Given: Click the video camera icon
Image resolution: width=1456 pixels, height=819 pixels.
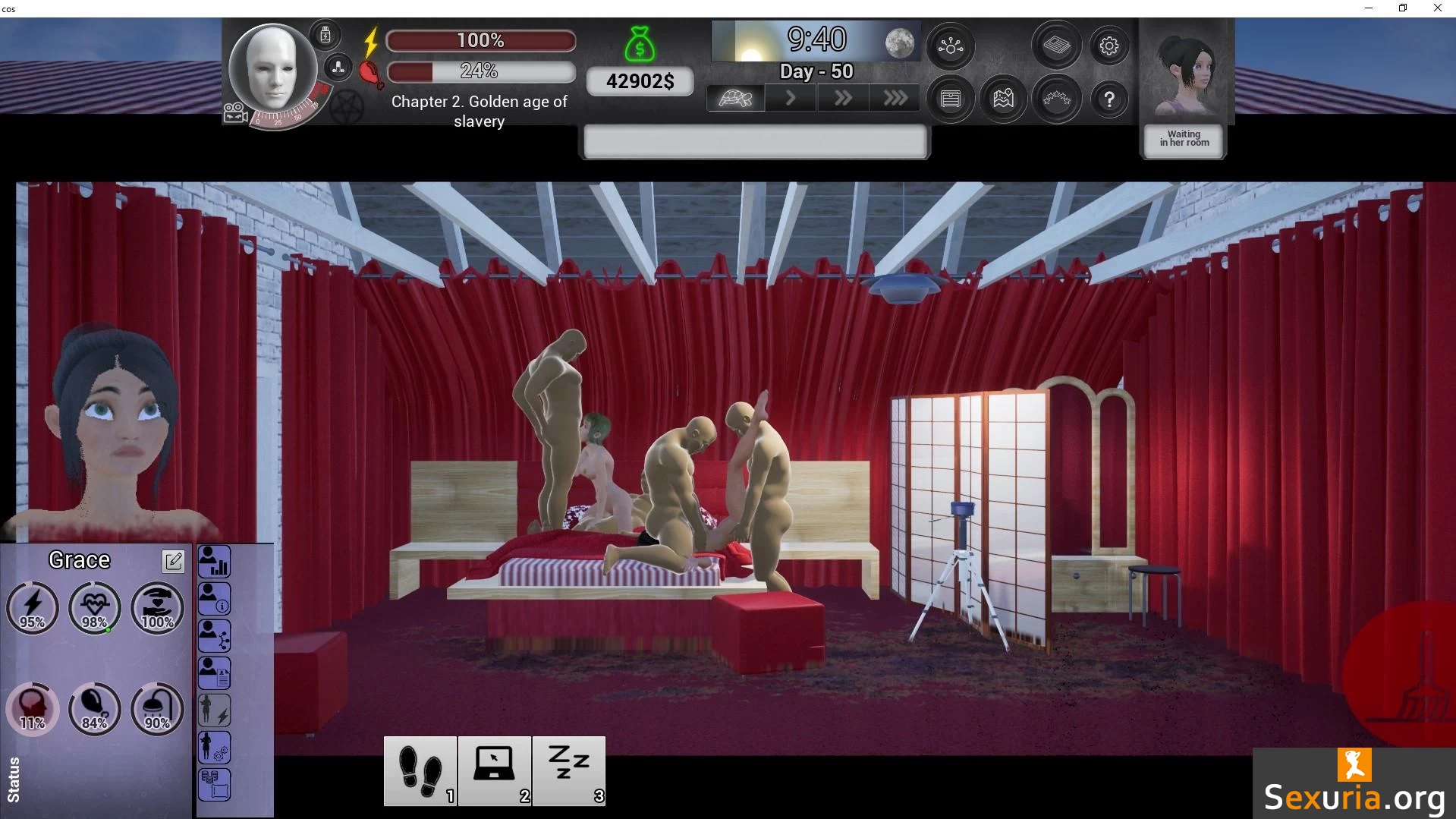Looking at the screenshot, I should (234, 114).
